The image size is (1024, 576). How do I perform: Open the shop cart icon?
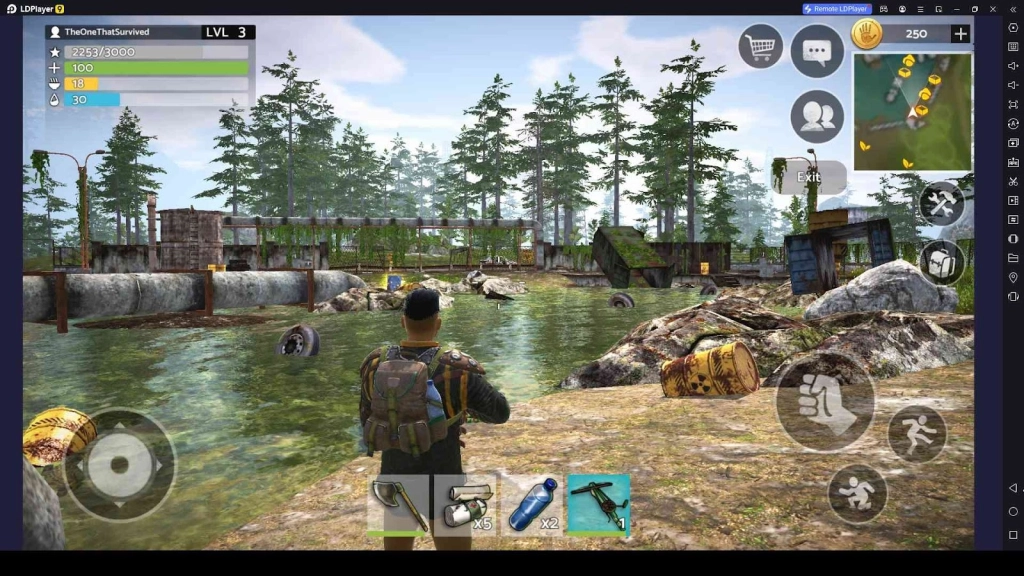761,46
